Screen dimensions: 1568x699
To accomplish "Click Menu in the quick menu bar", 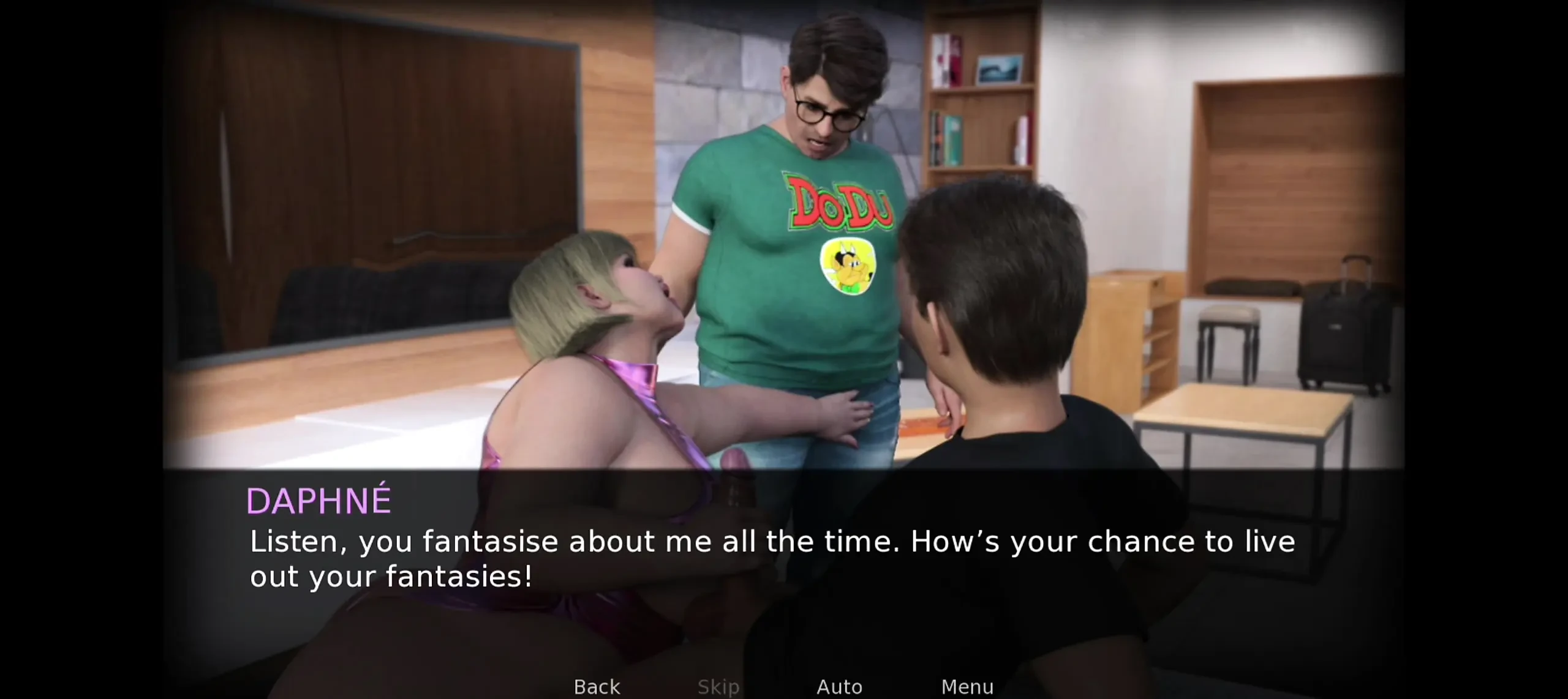I will [968, 686].
